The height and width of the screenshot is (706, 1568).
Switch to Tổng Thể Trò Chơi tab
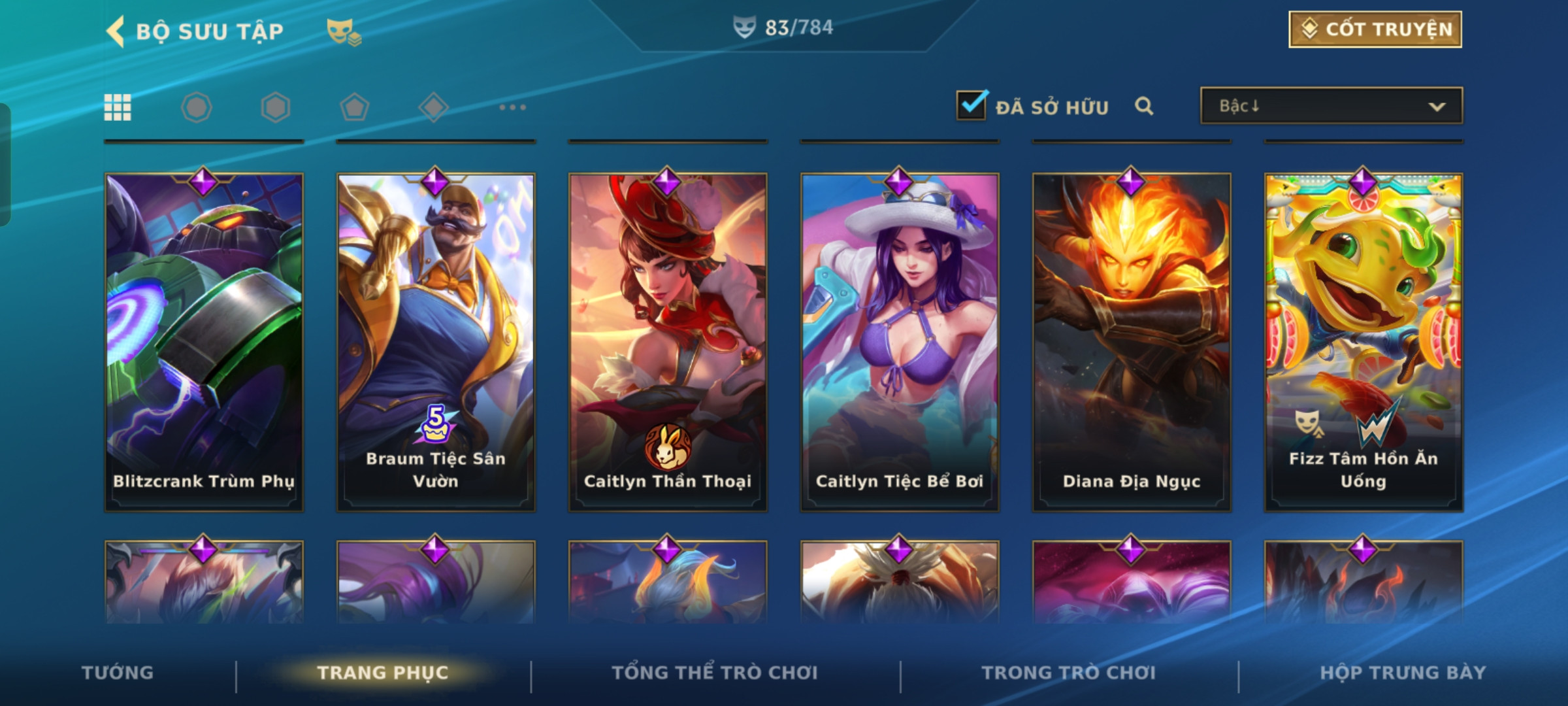tap(715, 673)
